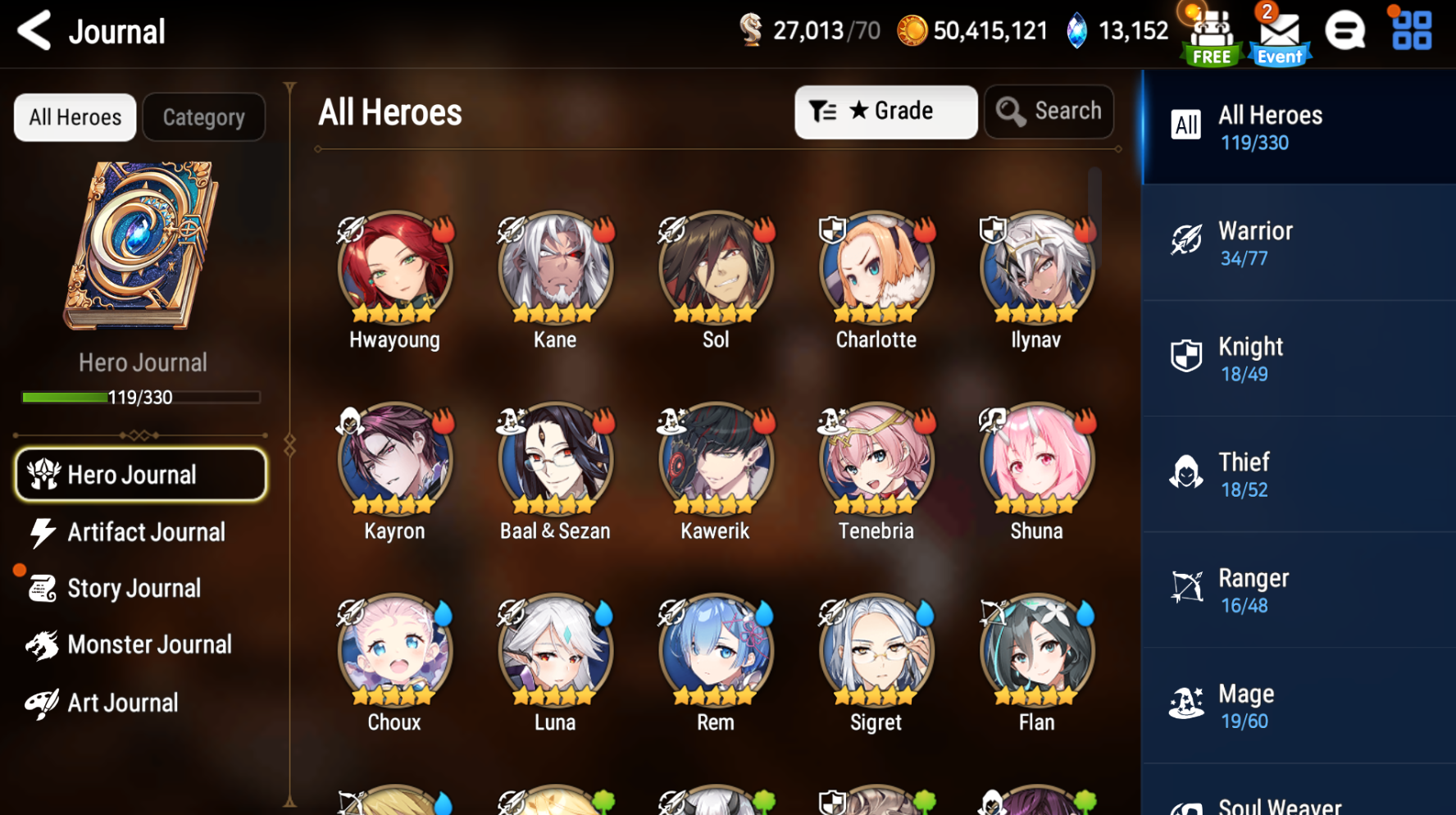
Task: Select the Warrior class filter
Action: 1295,242
